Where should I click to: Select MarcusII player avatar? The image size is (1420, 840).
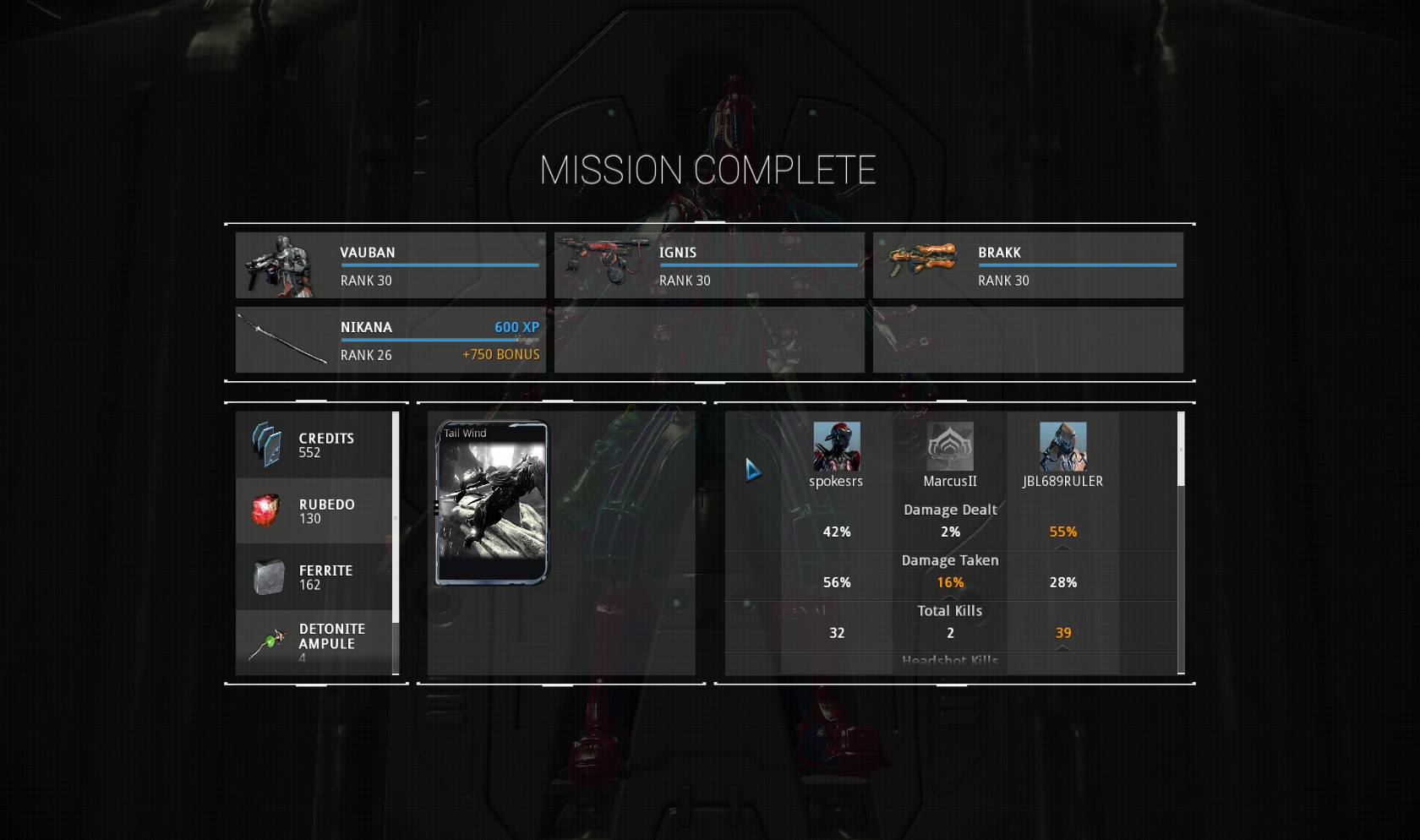point(950,446)
